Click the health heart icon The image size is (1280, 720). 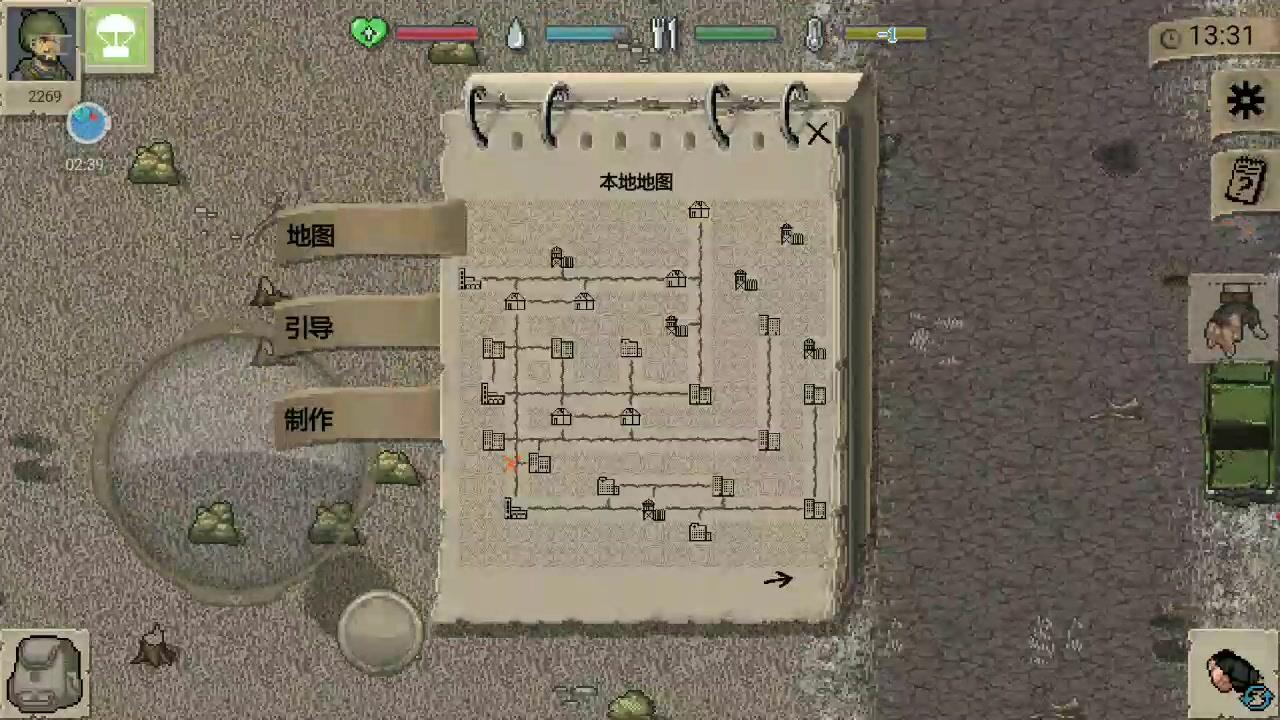[369, 34]
